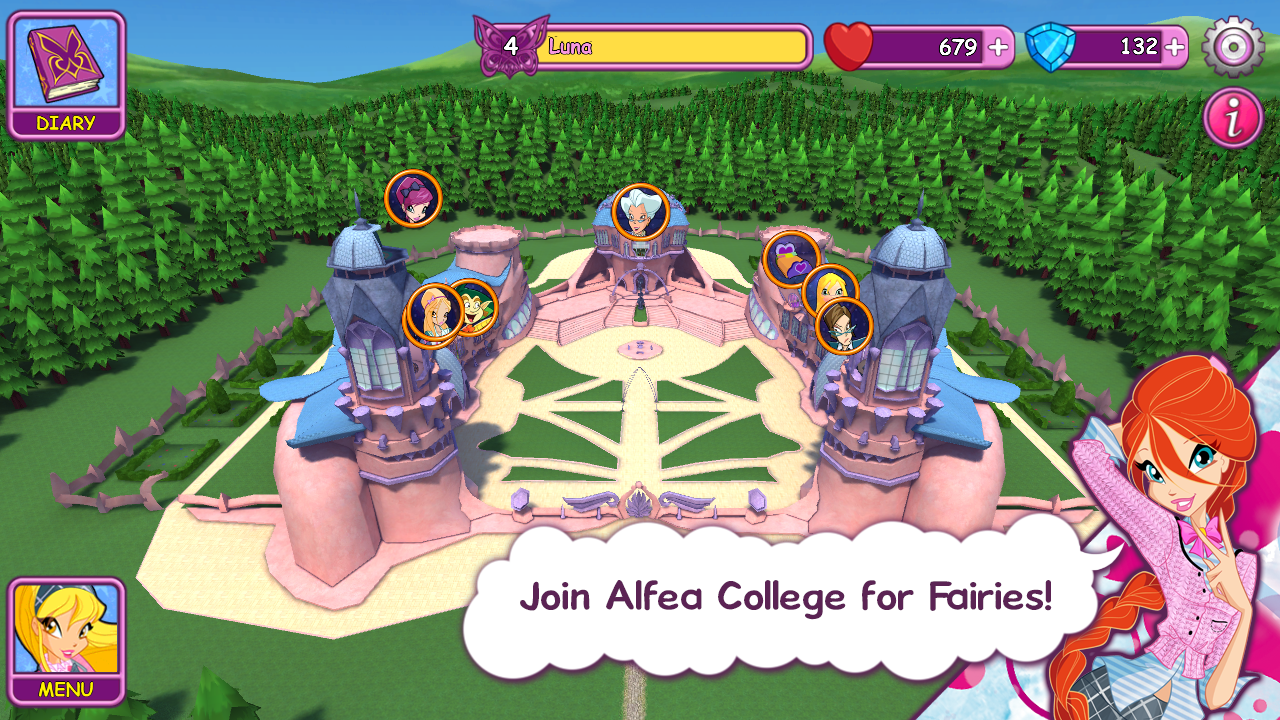Viewport: 1280px width, 720px height.
Task: Open settings with the gear icon
Action: point(1232,46)
